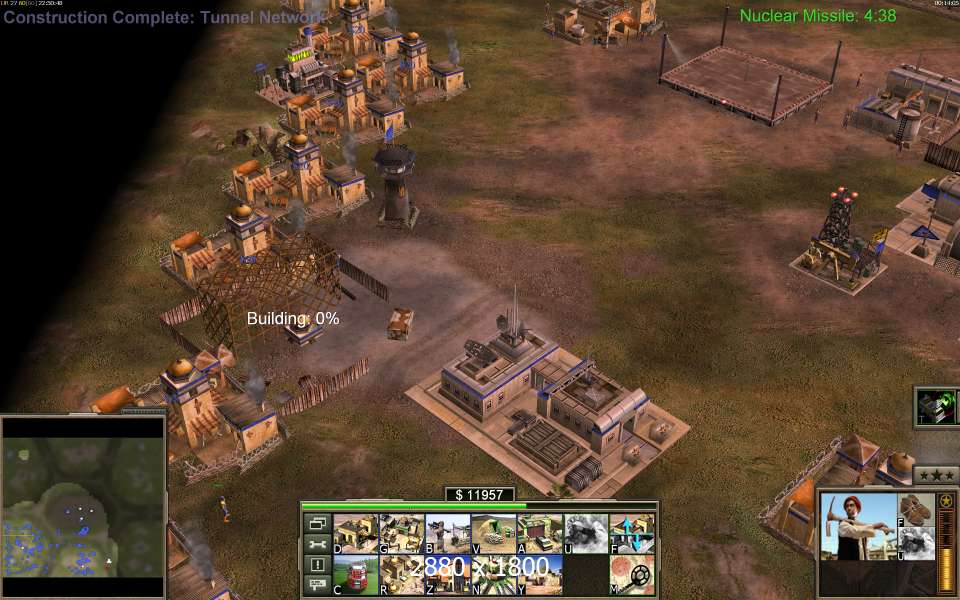Image resolution: width=960 pixels, height=600 pixels.
Task: Choose the structure icon with hotkey G
Action: coord(401,533)
